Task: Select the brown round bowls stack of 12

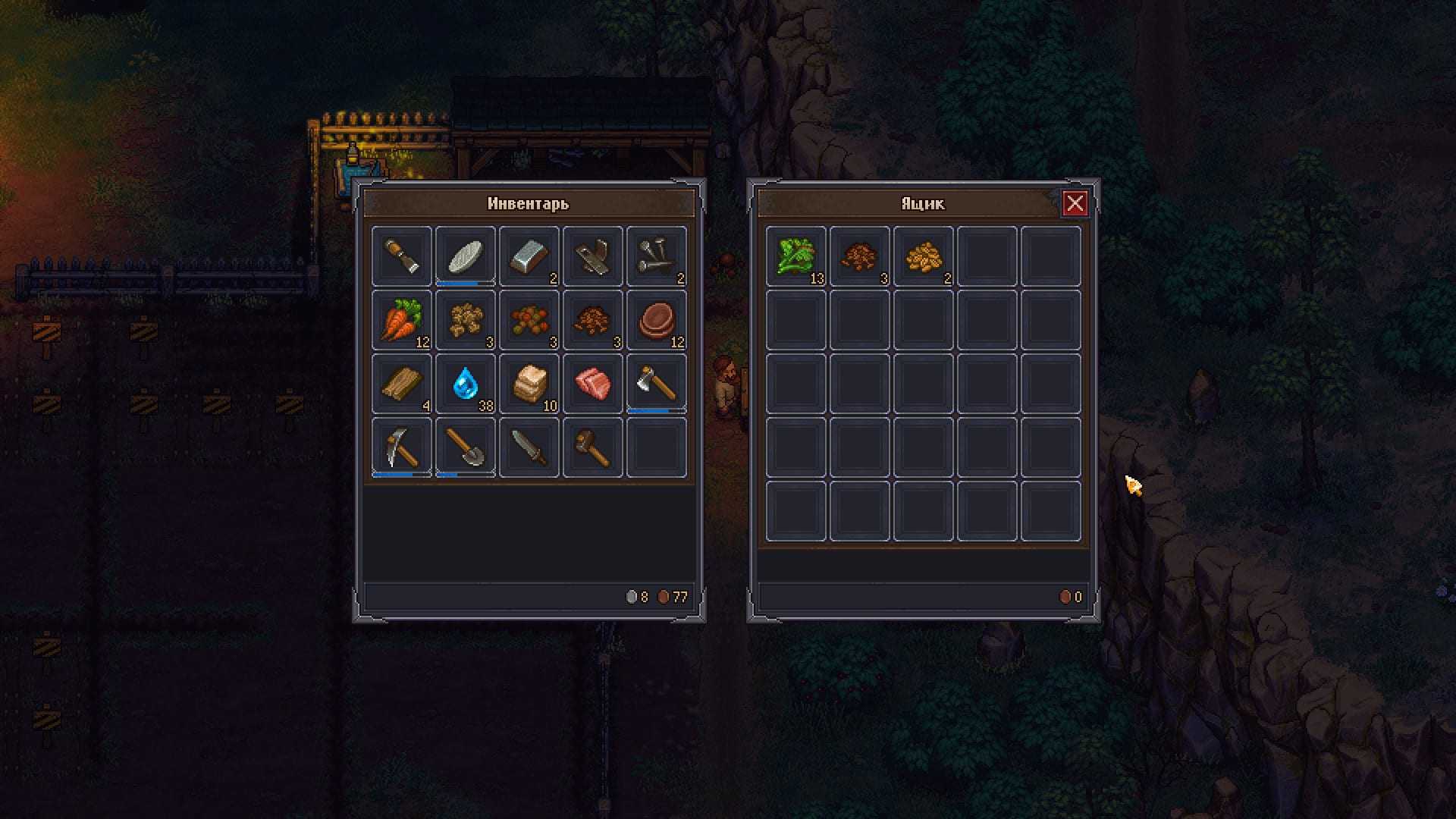Action: (x=657, y=320)
